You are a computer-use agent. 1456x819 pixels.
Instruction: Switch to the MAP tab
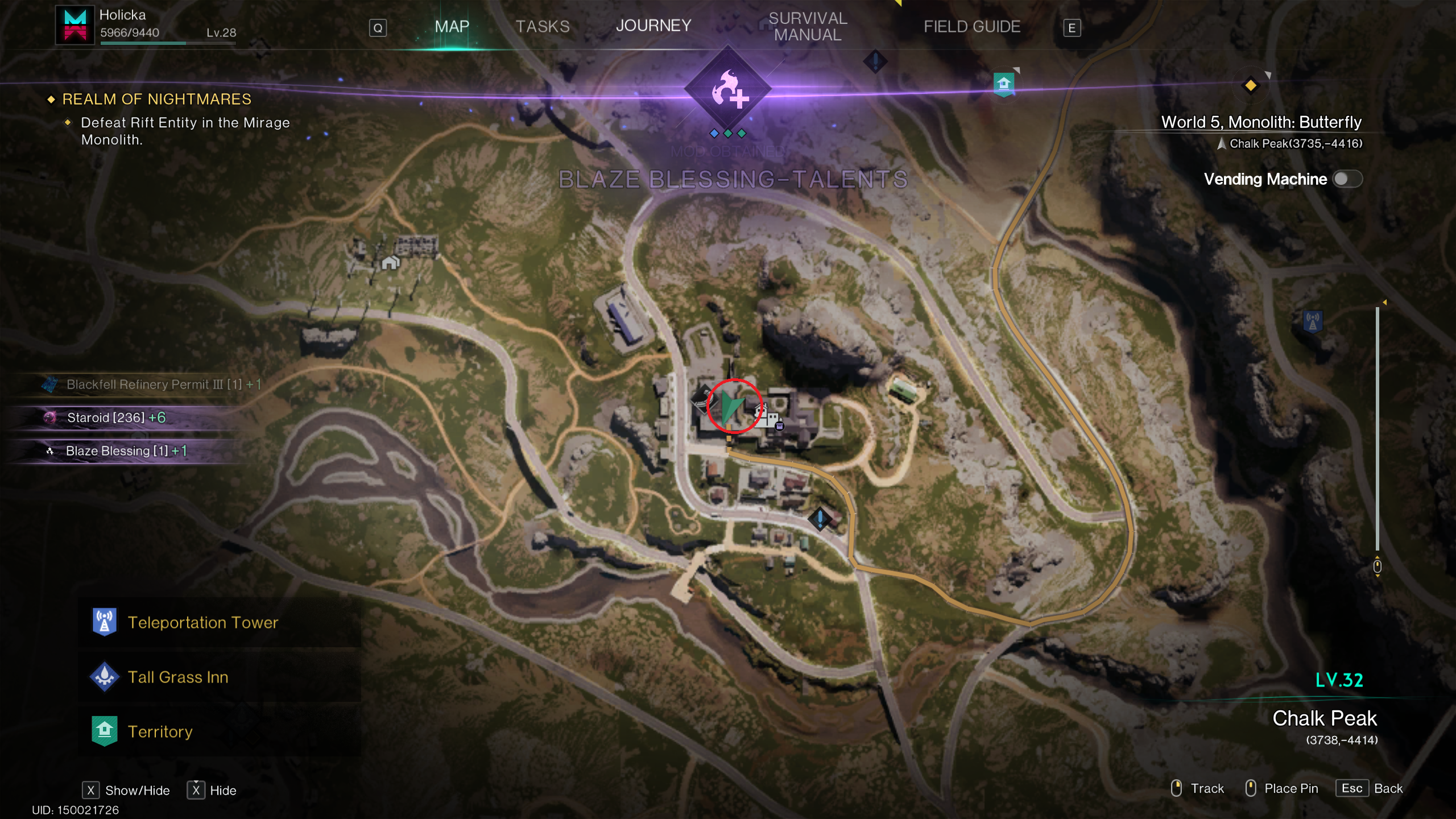tap(452, 26)
